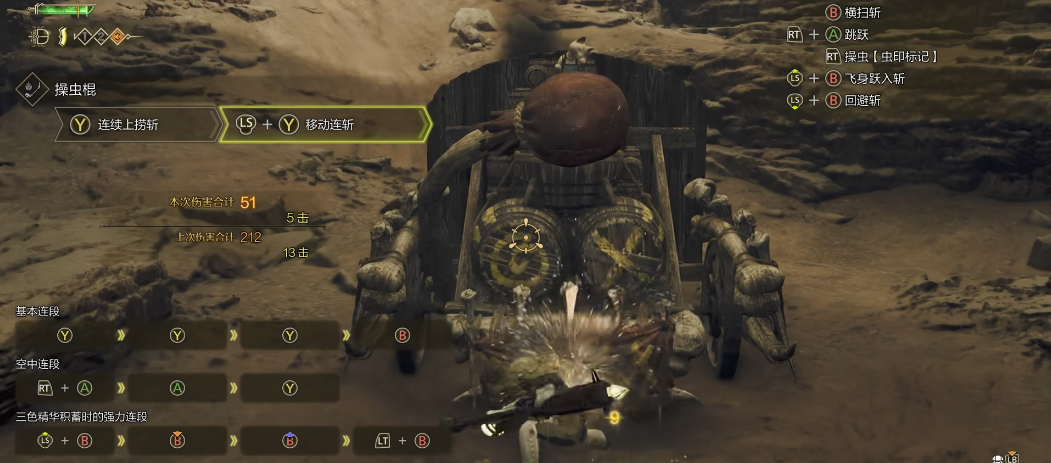1051x463 pixels.
Task: Click the orange kinsect extract diamond
Action: (x=117, y=37)
